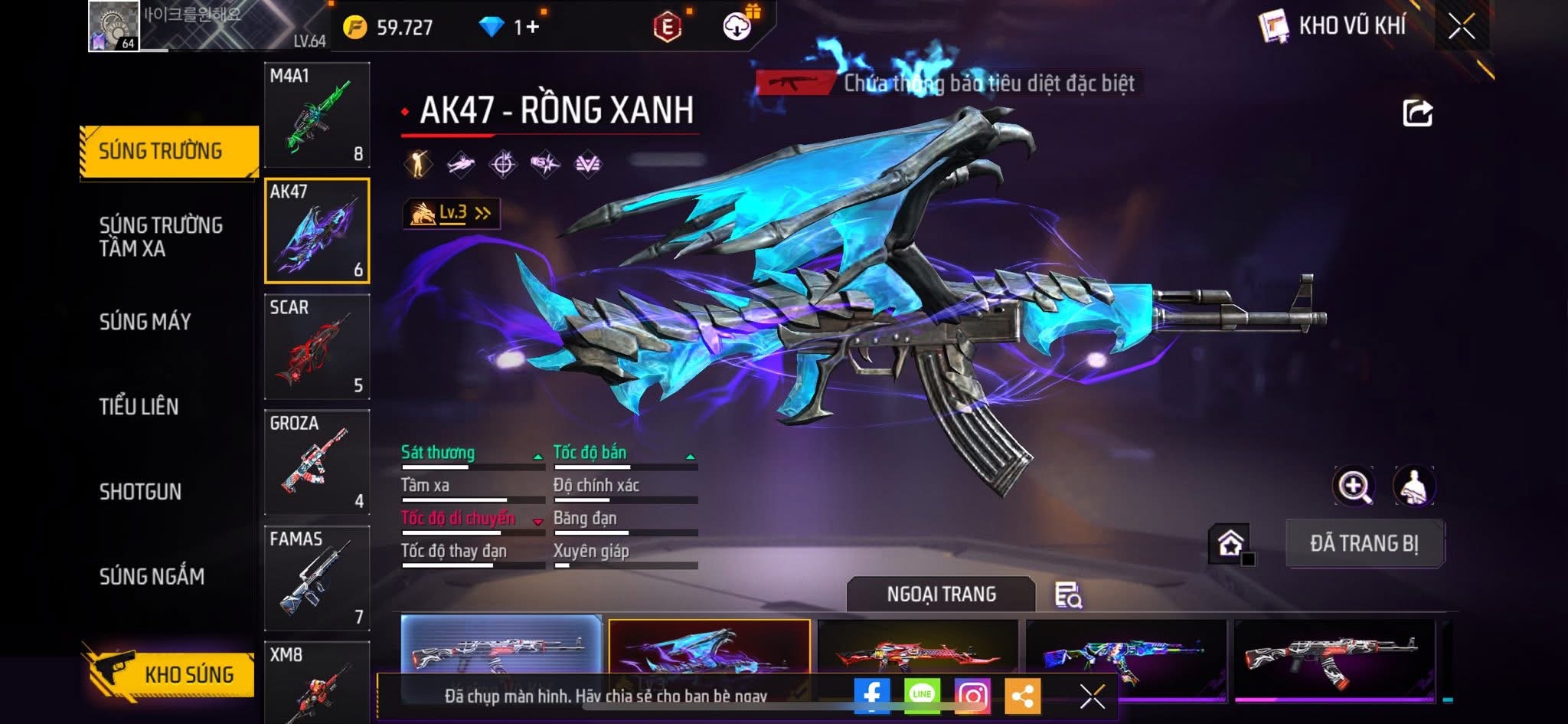Select the GROZA weapon tile

[x=317, y=462]
